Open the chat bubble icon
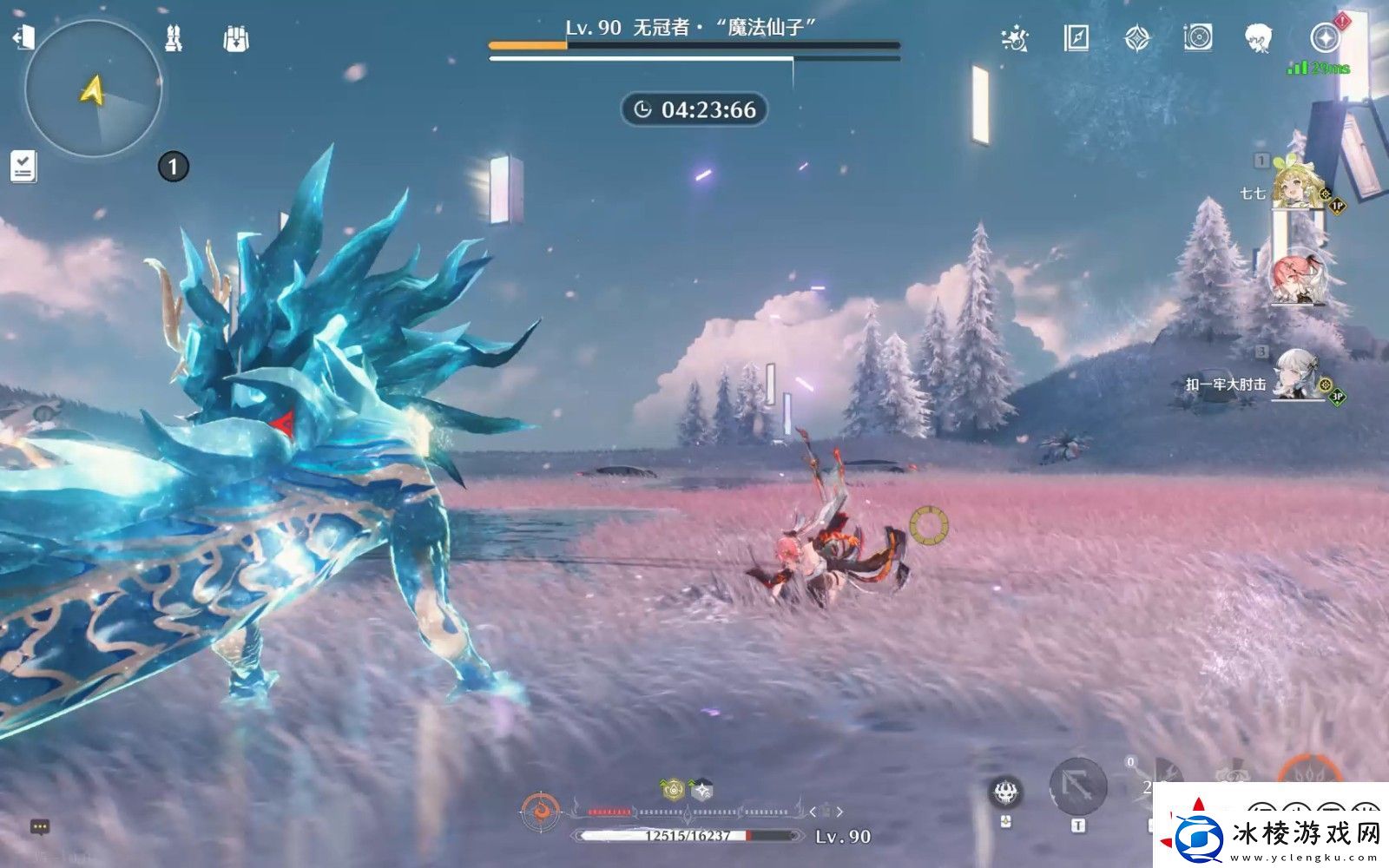Screen dimensions: 1389x868 coord(39,827)
